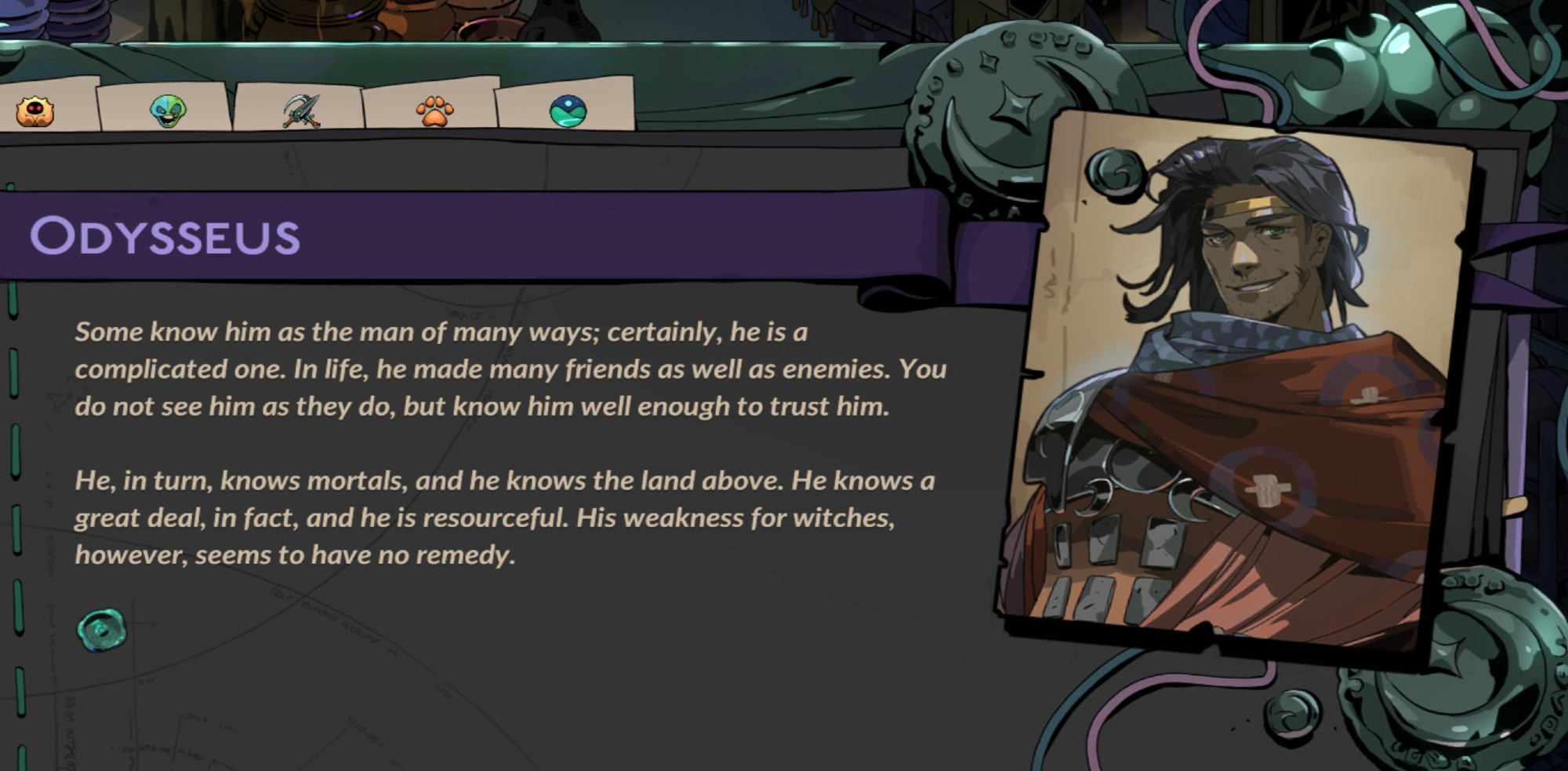Screen dimensions: 1568x771
Task: Switch to the green skull face tab
Action: [x=168, y=111]
